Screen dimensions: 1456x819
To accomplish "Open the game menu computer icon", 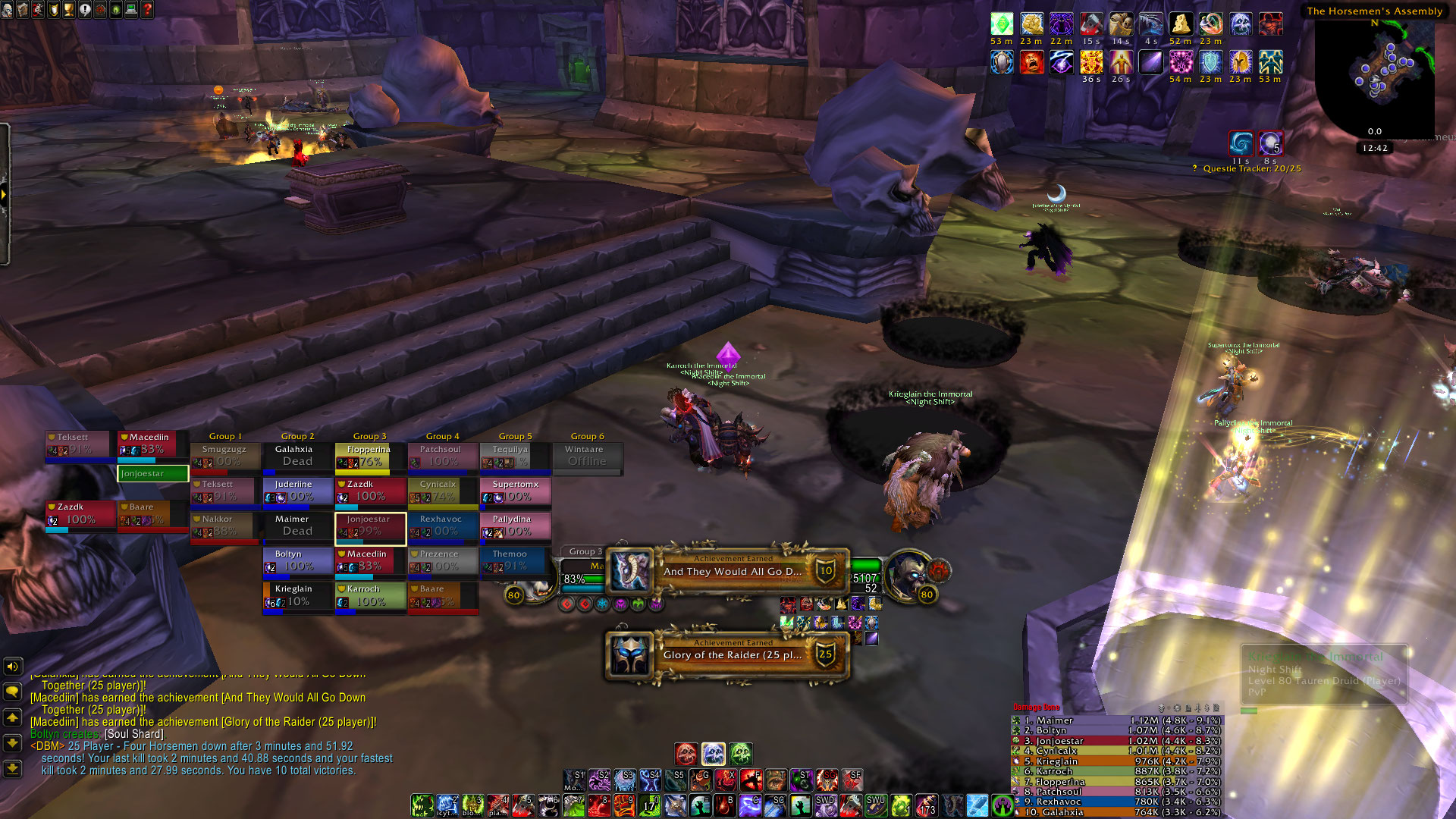I will [131, 9].
